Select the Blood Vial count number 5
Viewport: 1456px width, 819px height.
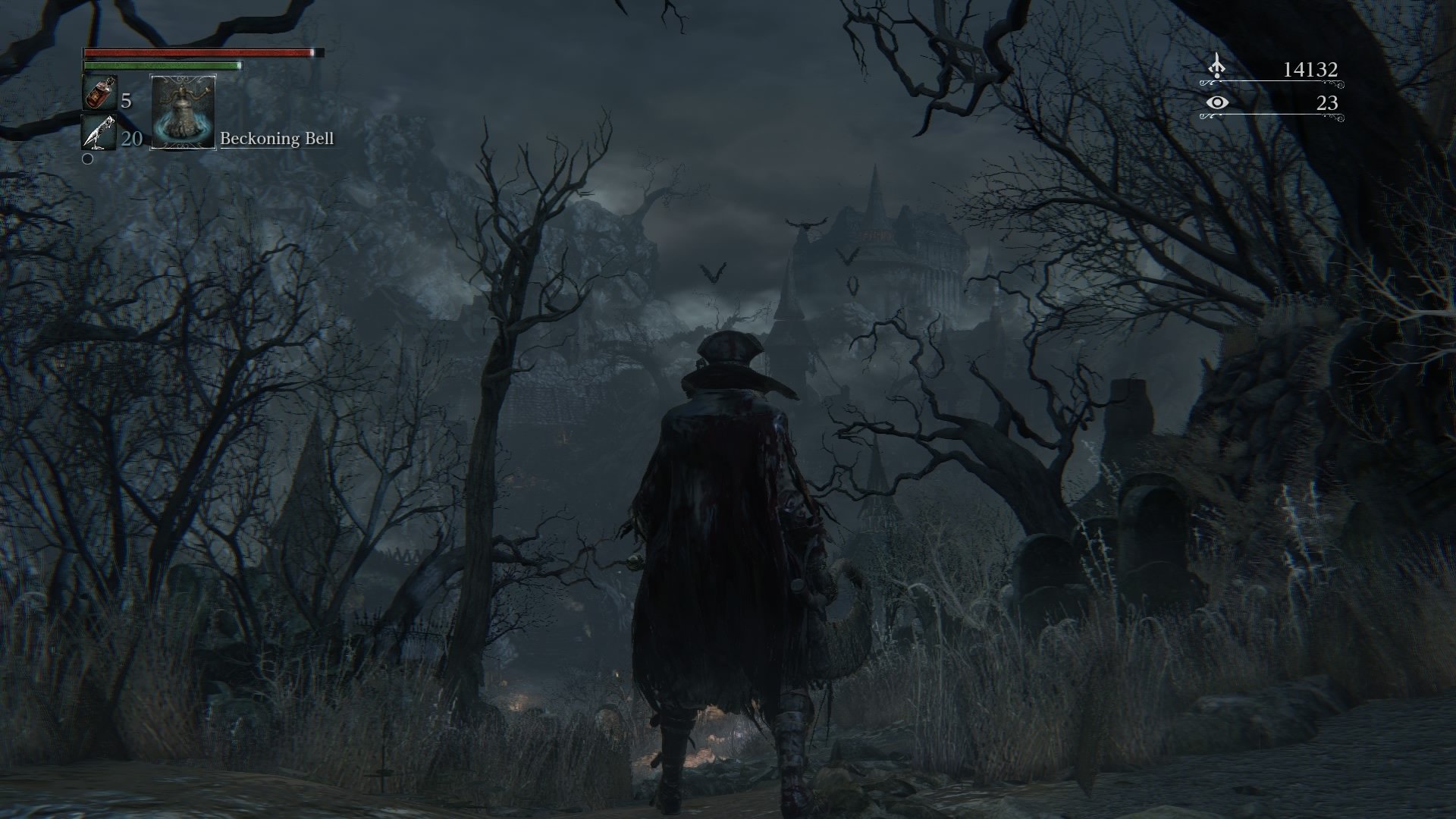click(x=126, y=101)
